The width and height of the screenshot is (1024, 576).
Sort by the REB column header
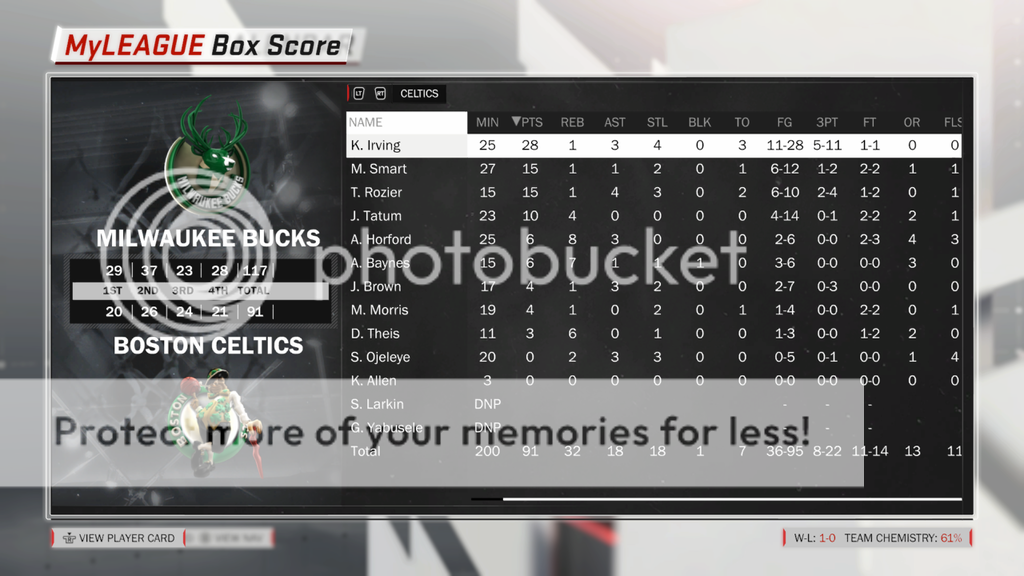[x=572, y=122]
